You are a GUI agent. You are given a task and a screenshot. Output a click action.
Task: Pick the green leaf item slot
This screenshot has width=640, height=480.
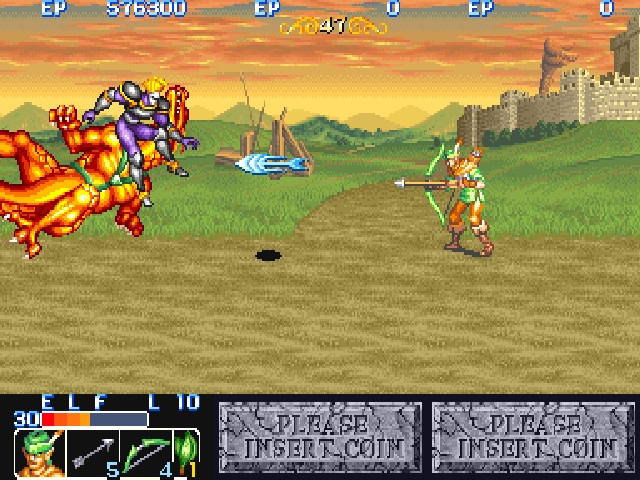(187, 453)
